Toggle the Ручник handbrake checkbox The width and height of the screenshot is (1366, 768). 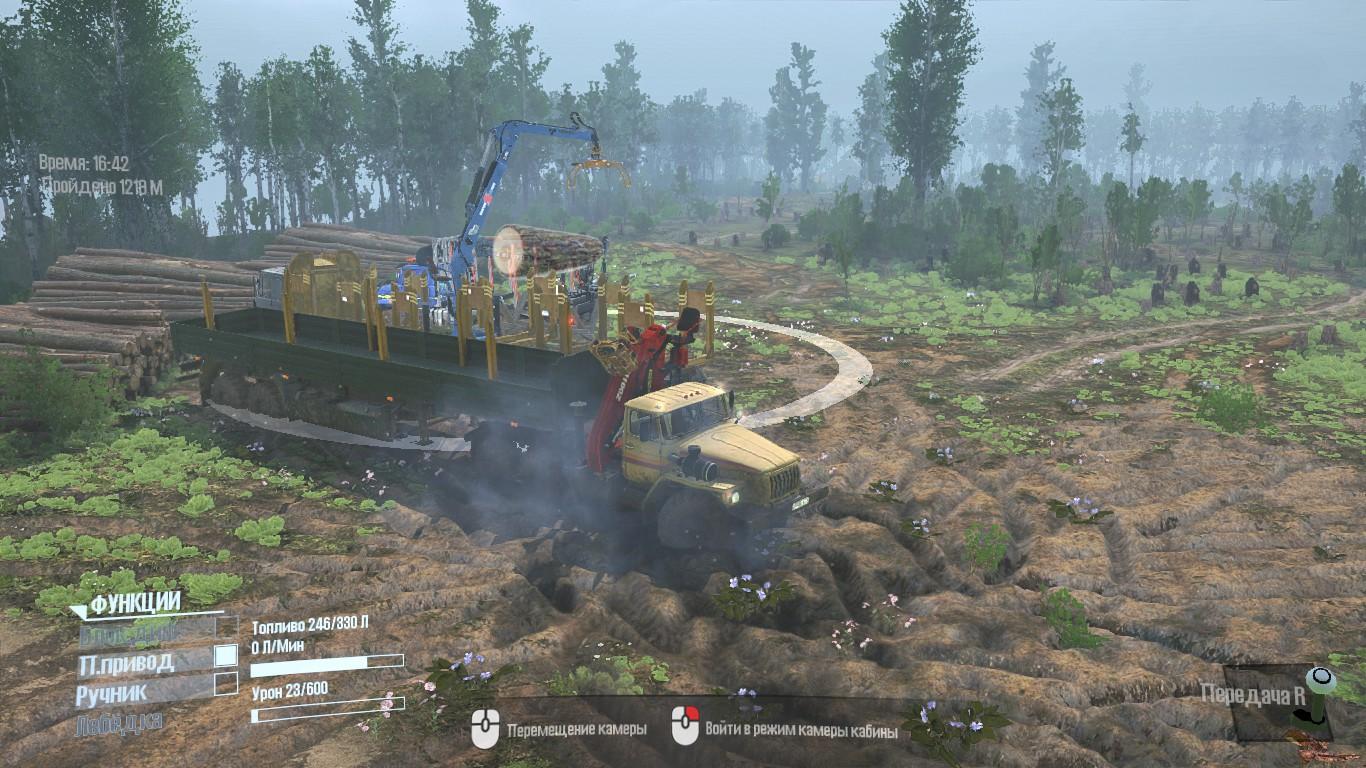[227, 685]
